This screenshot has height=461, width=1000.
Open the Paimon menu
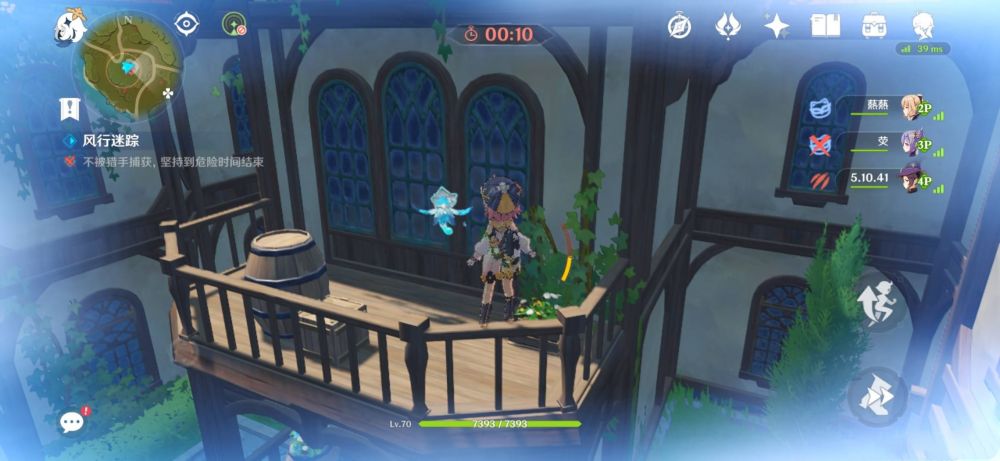(x=68, y=28)
